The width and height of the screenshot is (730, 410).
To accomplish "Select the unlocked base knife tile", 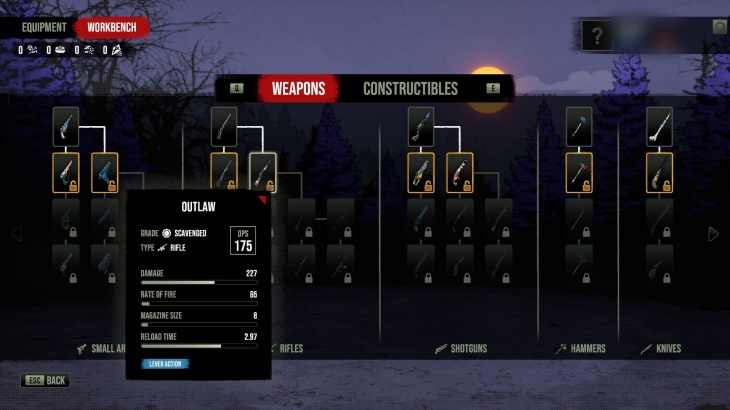I will 659,127.
